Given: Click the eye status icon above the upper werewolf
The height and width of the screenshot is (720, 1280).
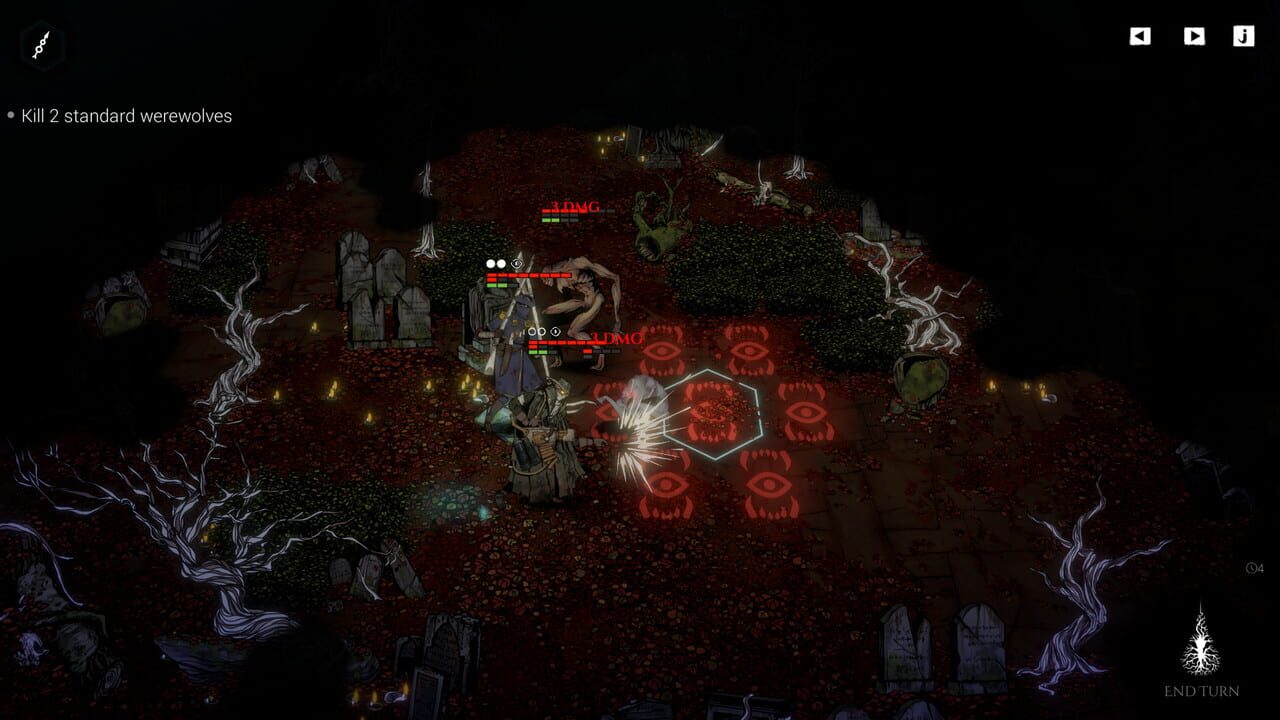Looking at the screenshot, I should coord(516,263).
